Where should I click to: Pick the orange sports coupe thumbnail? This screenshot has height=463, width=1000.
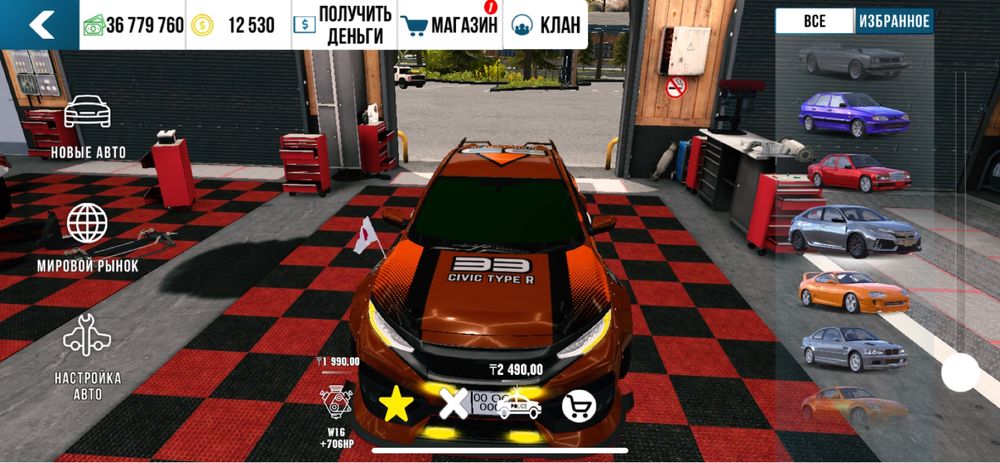pos(853,291)
